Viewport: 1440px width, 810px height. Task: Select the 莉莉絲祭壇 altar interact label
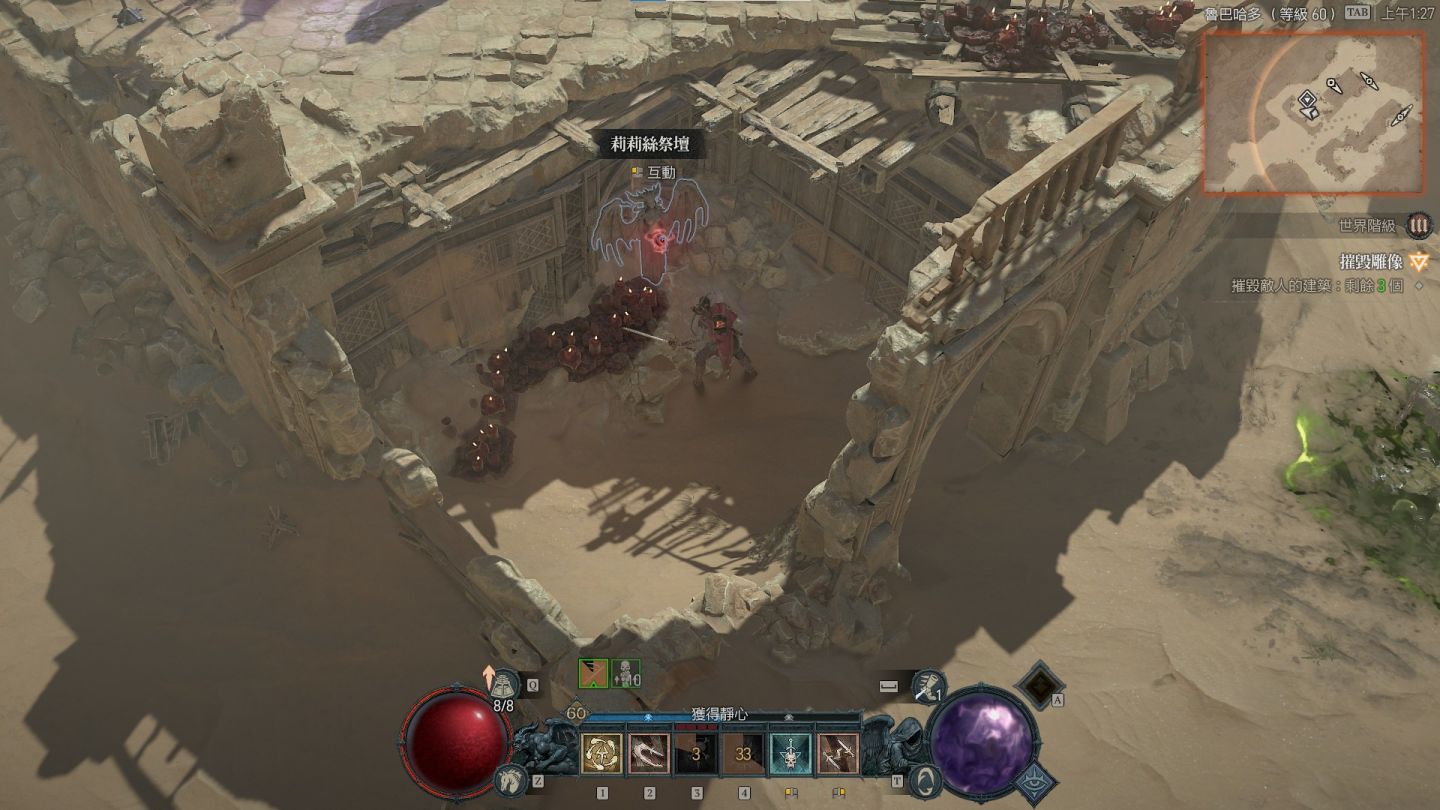pyautogui.click(x=650, y=145)
